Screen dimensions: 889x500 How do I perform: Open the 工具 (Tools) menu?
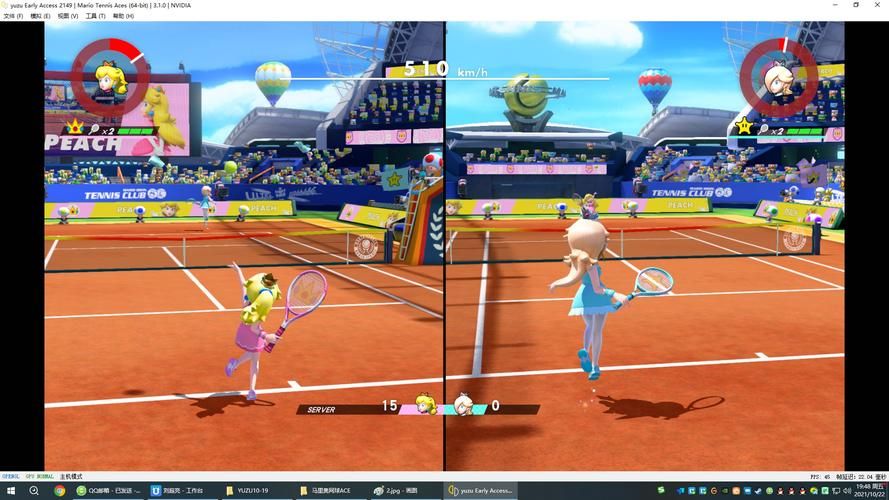point(95,16)
